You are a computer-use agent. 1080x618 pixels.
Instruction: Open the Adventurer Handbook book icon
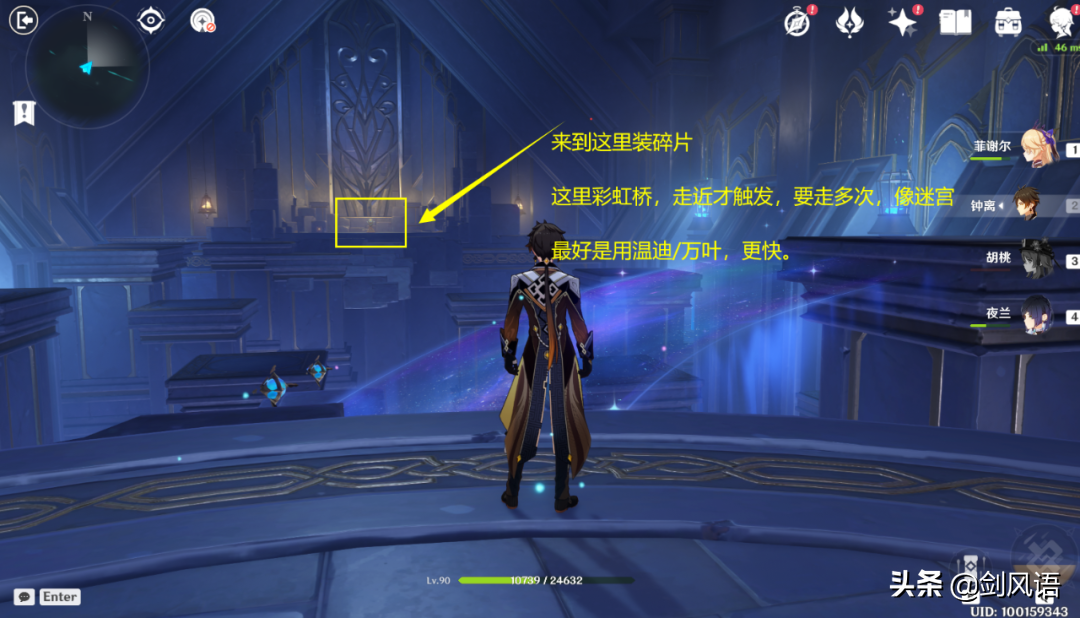point(955,22)
